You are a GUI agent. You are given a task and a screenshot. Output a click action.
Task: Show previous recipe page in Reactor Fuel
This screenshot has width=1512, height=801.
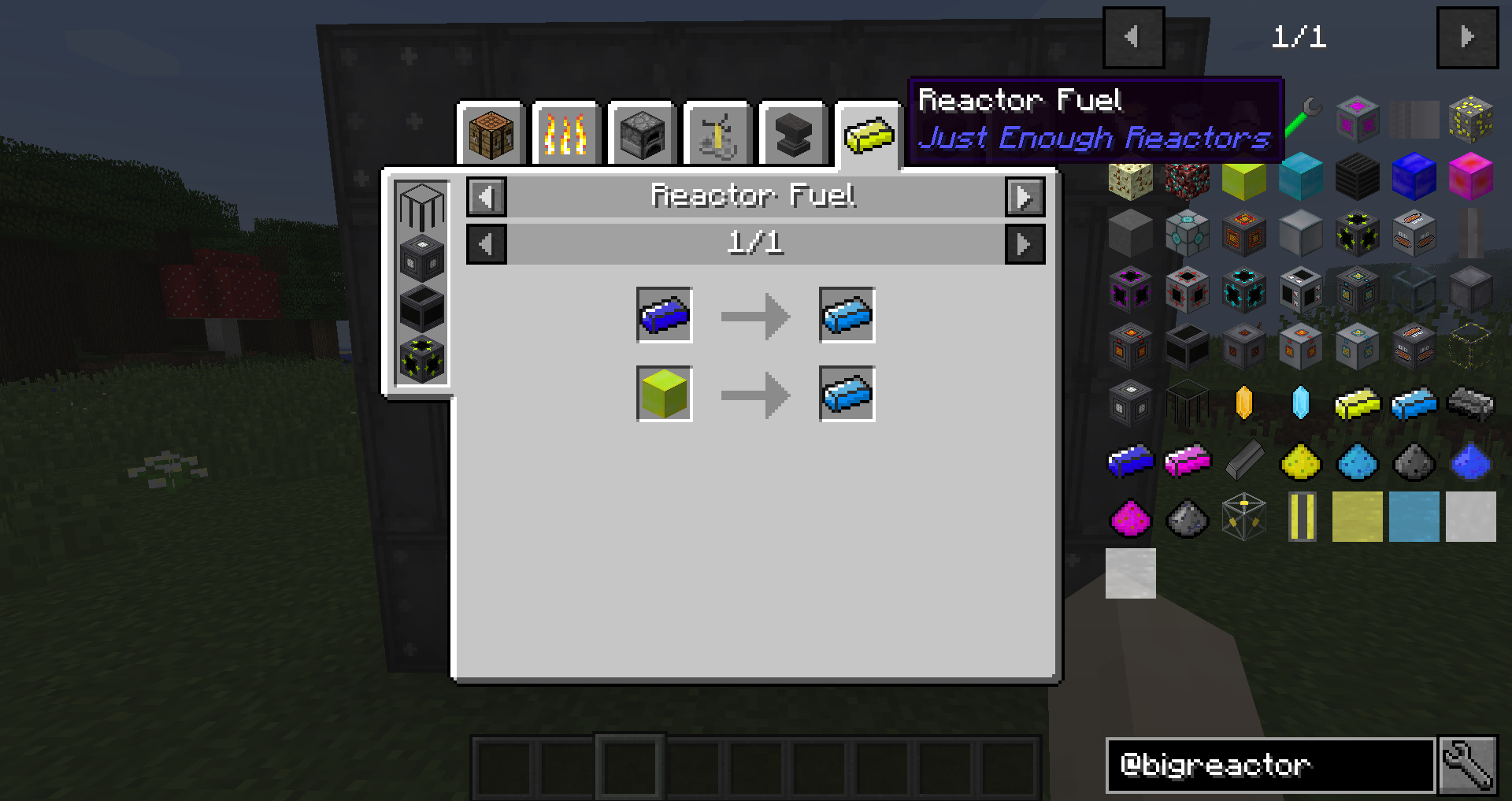[x=487, y=244]
